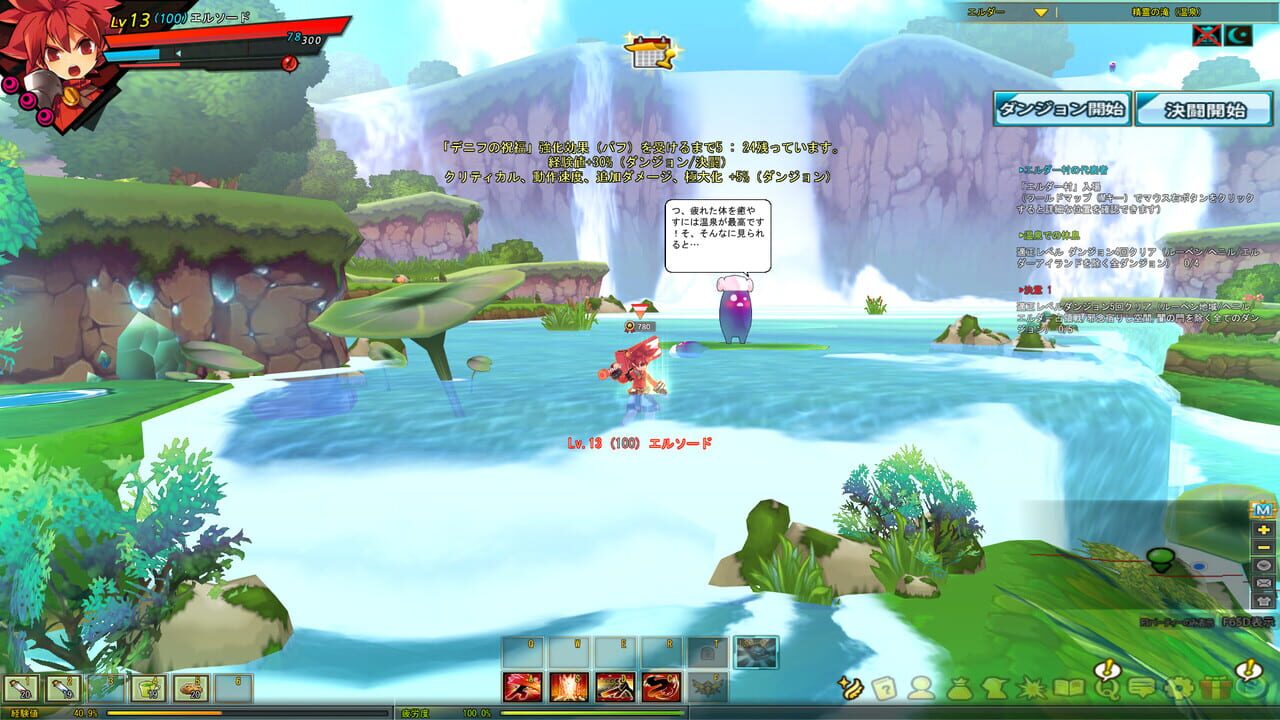Toggle the F6SD display option near the minimap
The width and height of the screenshot is (1280, 720).
click(x=1247, y=621)
